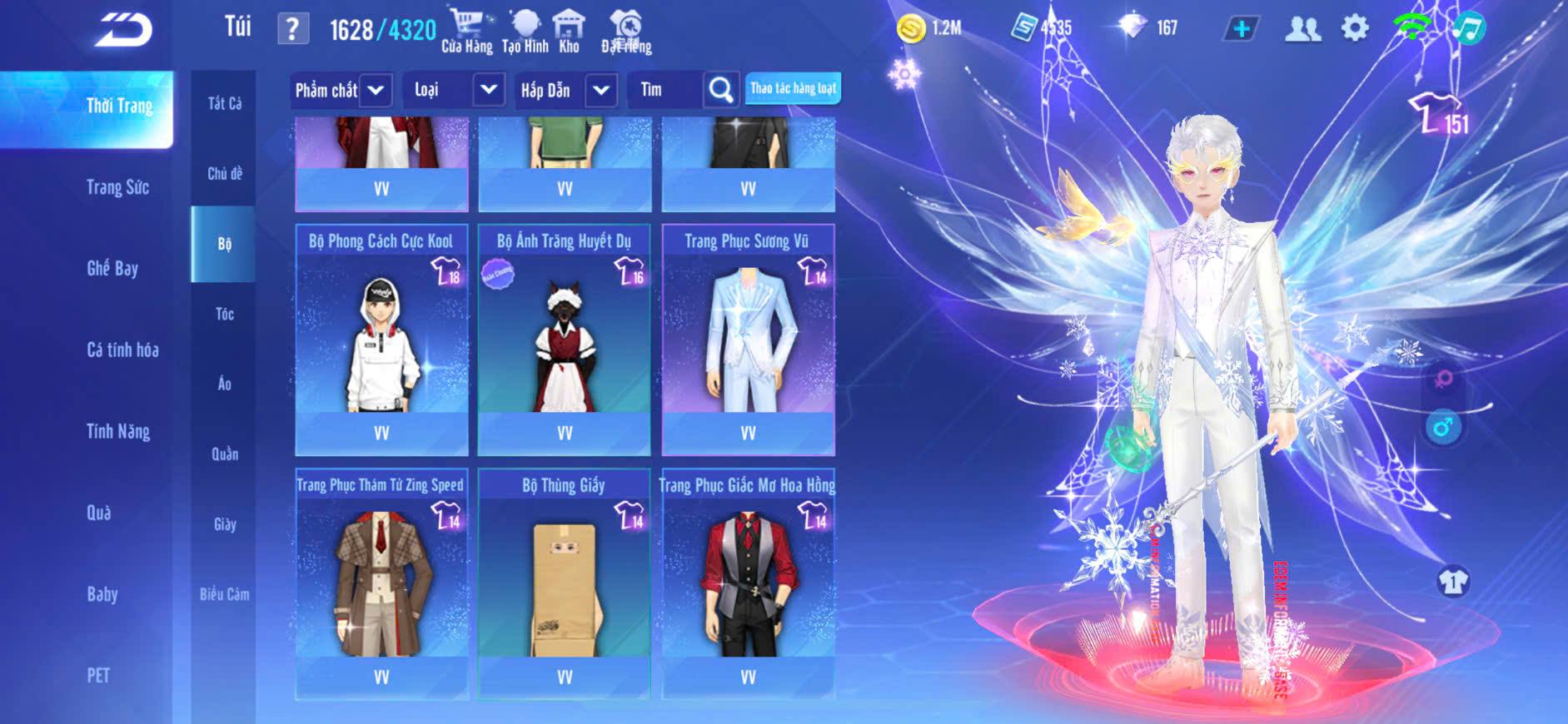Select the Tóc subcategory
The width and height of the screenshot is (1568, 724).
pyautogui.click(x=224, y=315)
